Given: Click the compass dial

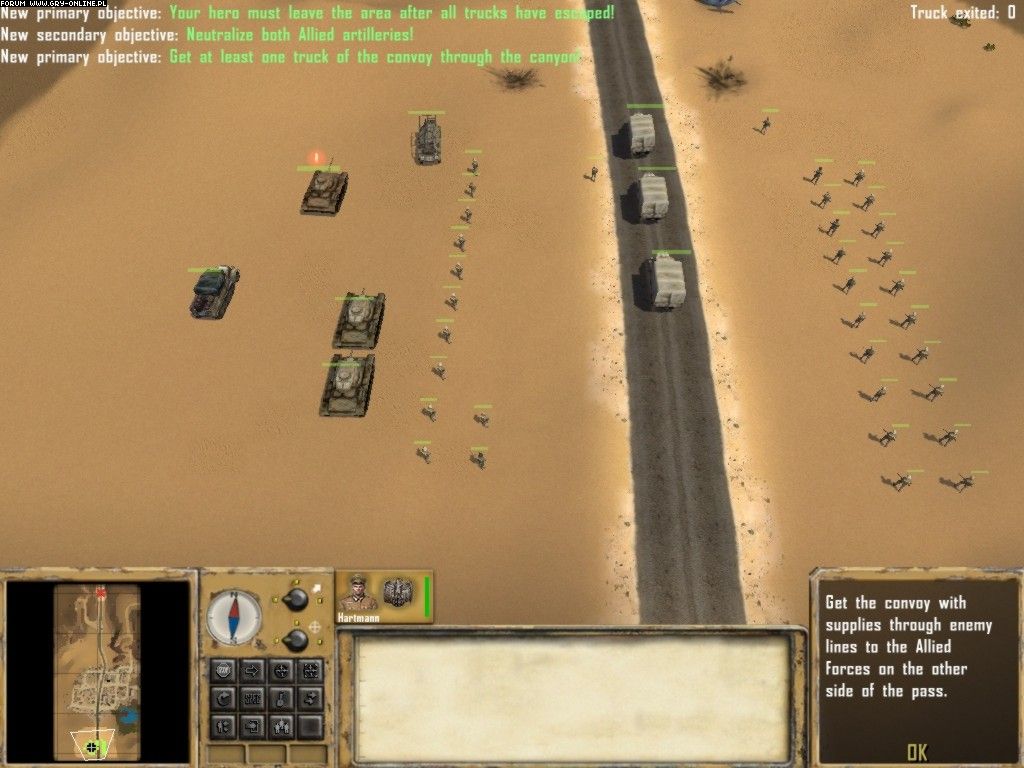Looking at the screenshot, I should [x=234, y=617].
